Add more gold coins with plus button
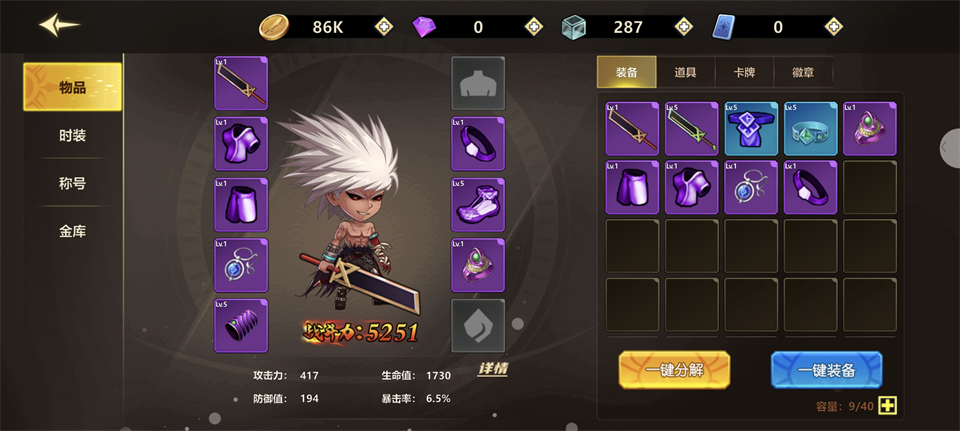Viewport: 960px width, 431px height. [x=384, y=27]
